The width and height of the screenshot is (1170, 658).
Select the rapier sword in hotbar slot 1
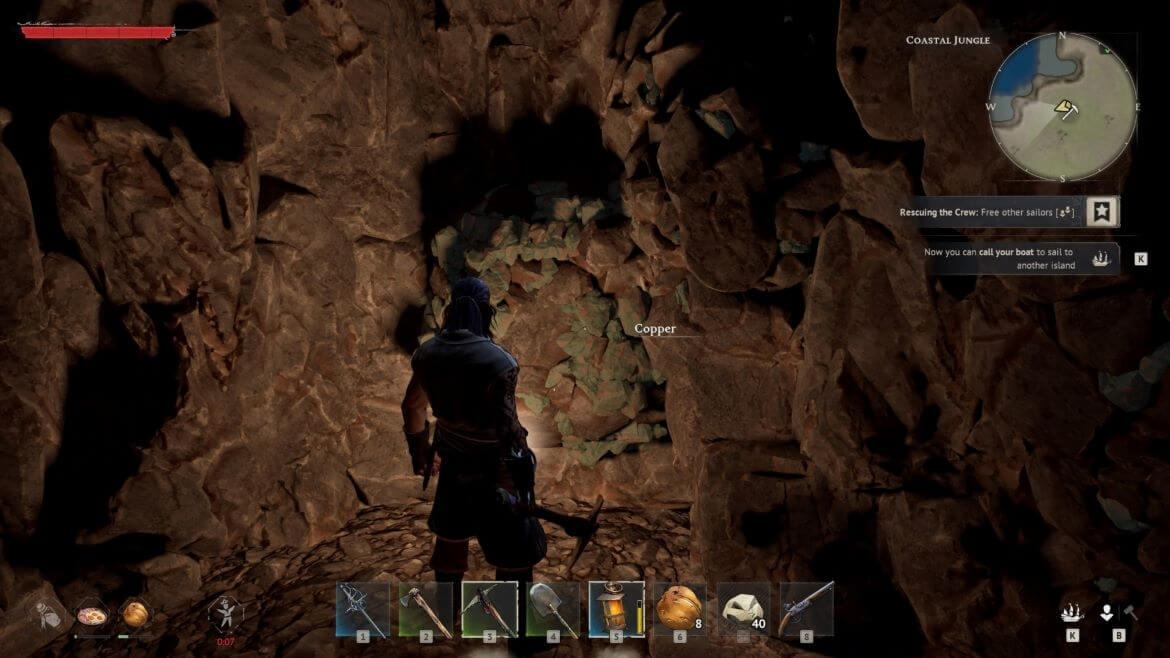362,609
